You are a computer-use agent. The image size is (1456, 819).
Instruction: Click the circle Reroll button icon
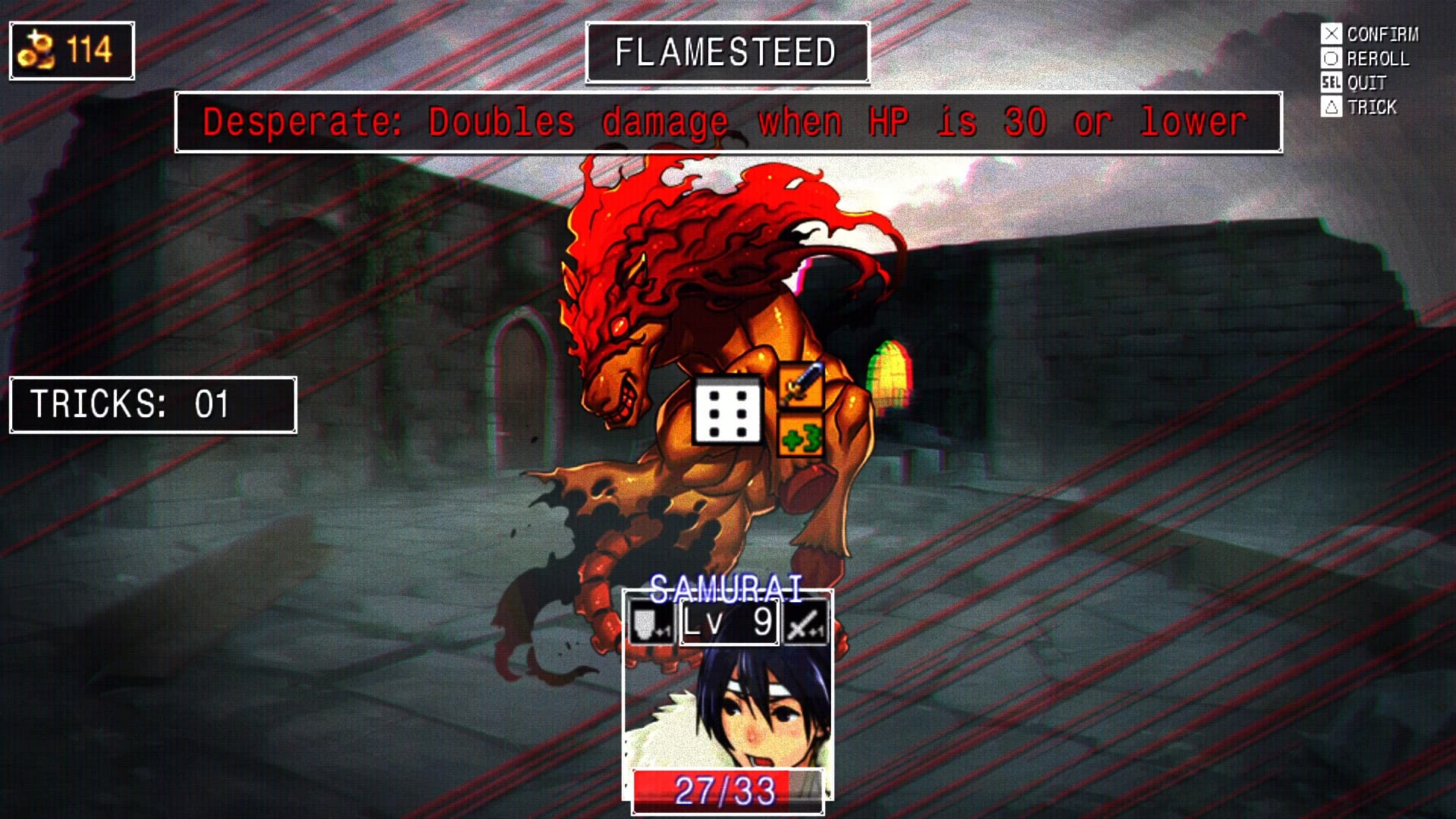pyautogui.click(x=1333, y=58)
